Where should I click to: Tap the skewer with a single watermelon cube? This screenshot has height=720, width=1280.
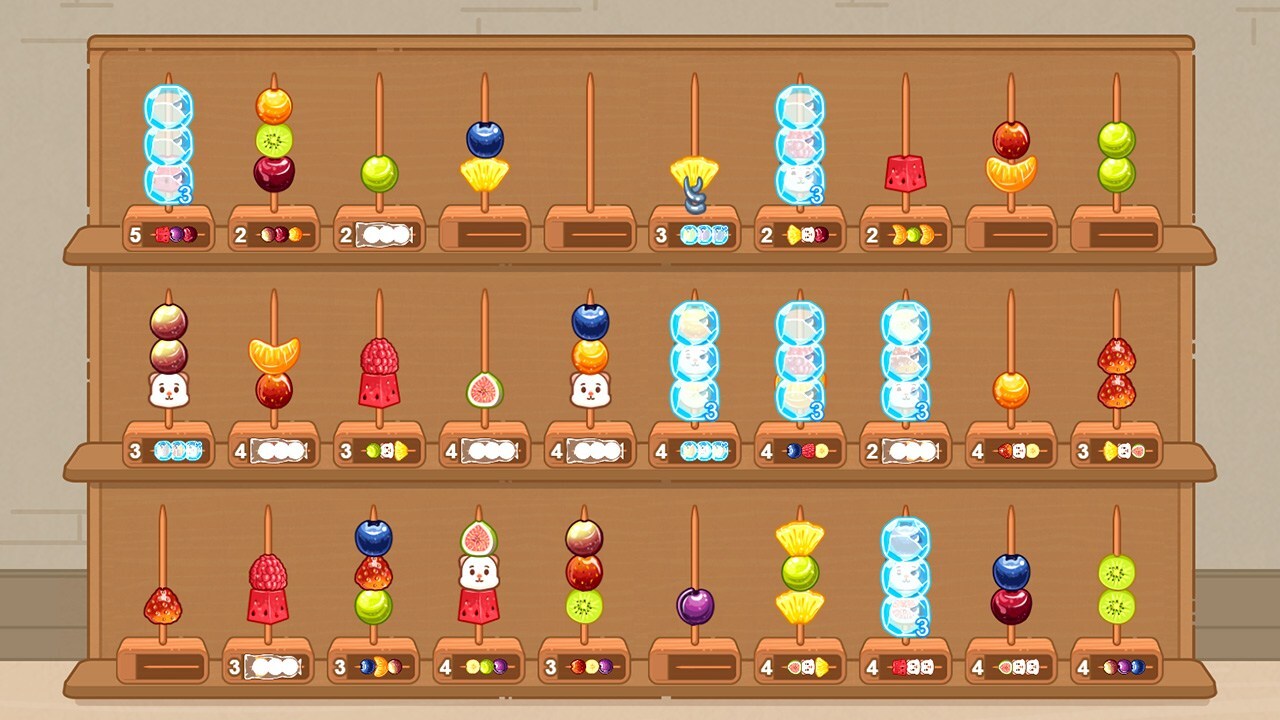coord(905,172)
